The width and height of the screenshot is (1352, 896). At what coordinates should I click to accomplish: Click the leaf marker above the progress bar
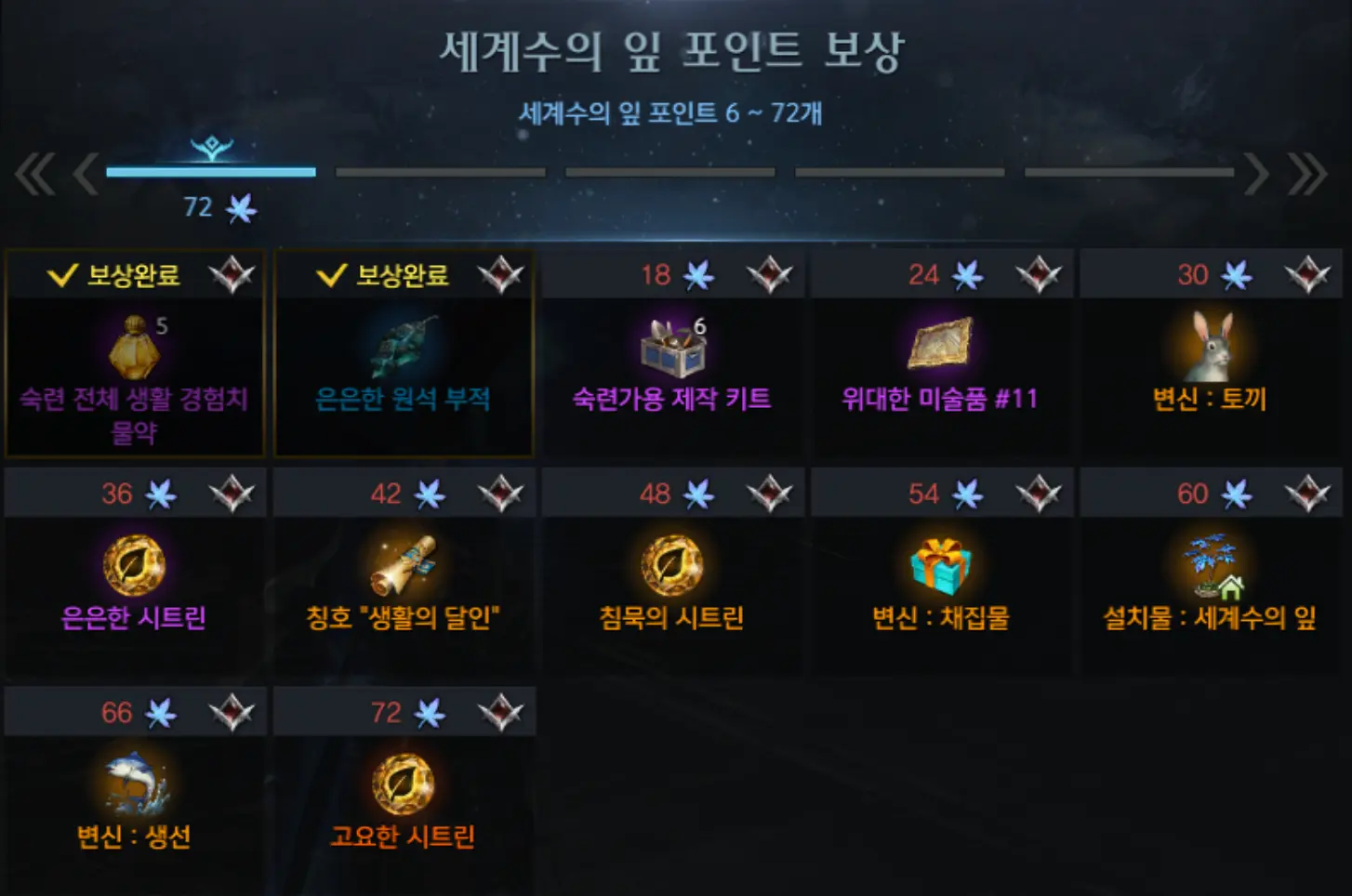pyautogui.click(x=210, y=147)
